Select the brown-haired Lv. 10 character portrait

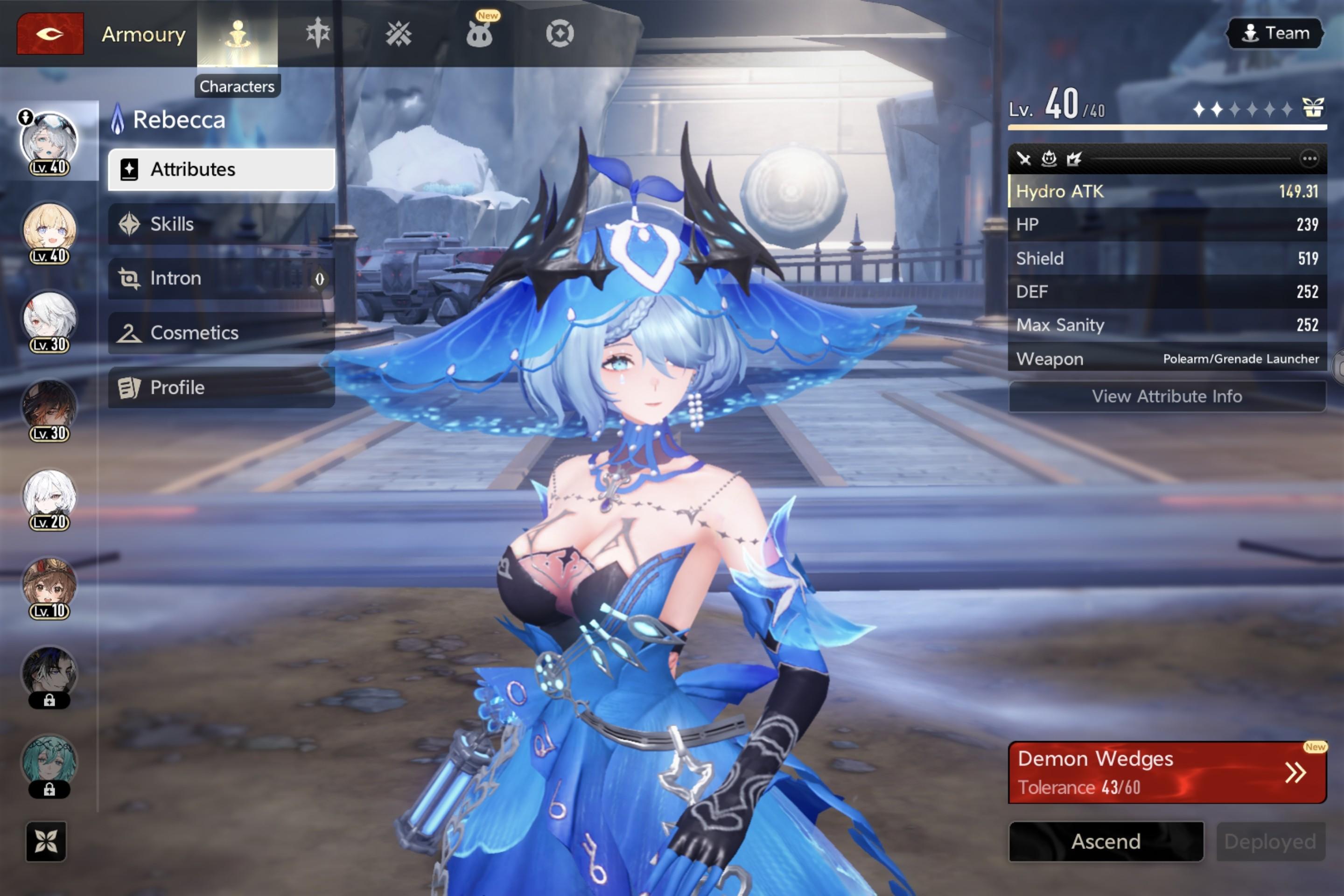point(49,585)
